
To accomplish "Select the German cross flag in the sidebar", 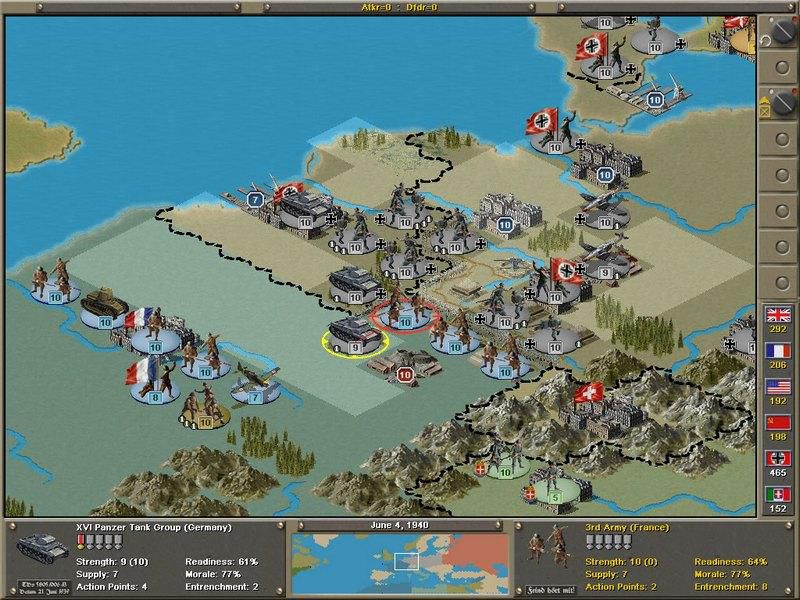I will (777, 457).
